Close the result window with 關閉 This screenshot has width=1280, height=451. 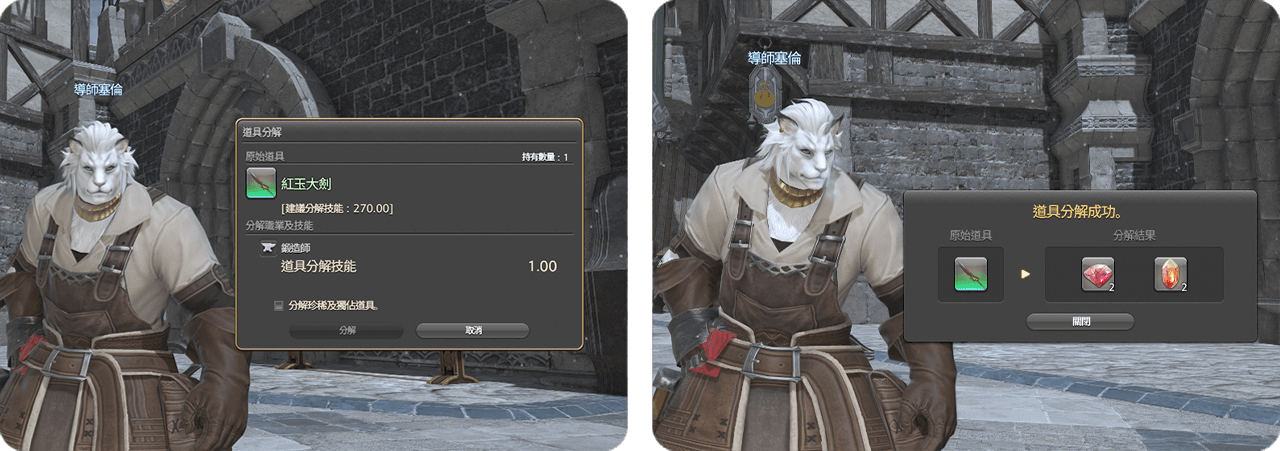1080,321
